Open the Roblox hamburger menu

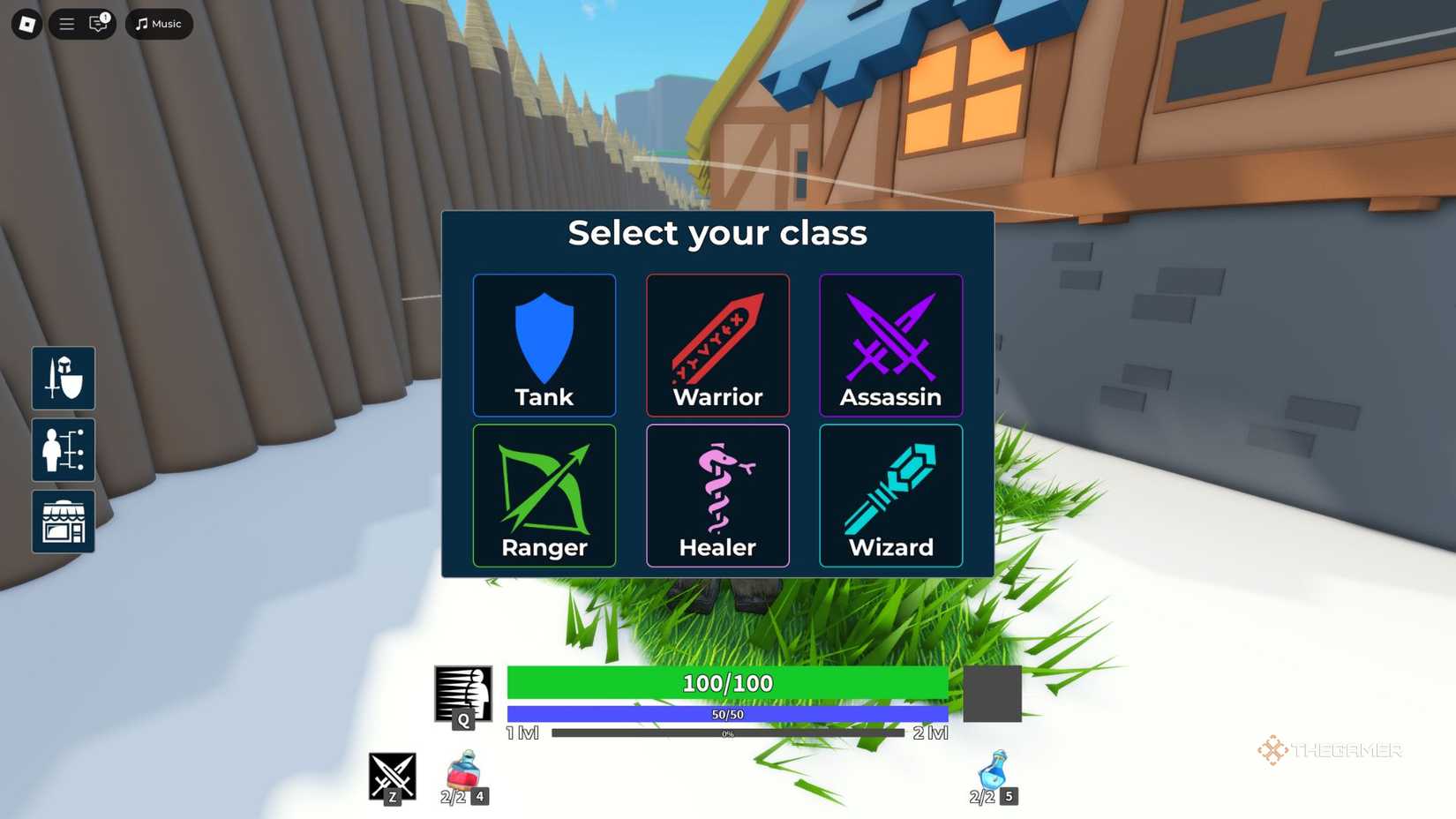65,24
